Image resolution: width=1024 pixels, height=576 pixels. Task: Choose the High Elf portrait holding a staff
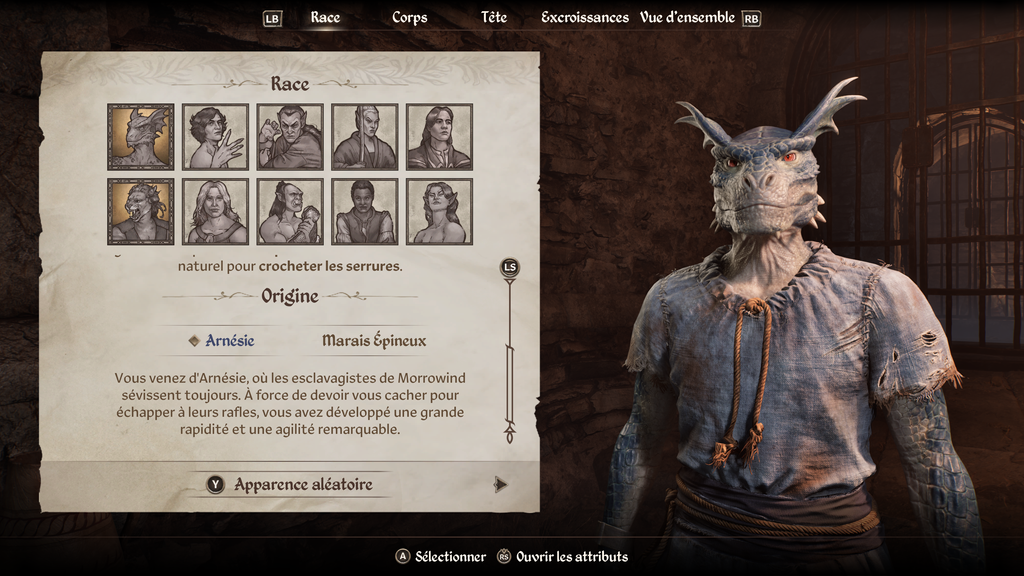[x=365, y=137]
